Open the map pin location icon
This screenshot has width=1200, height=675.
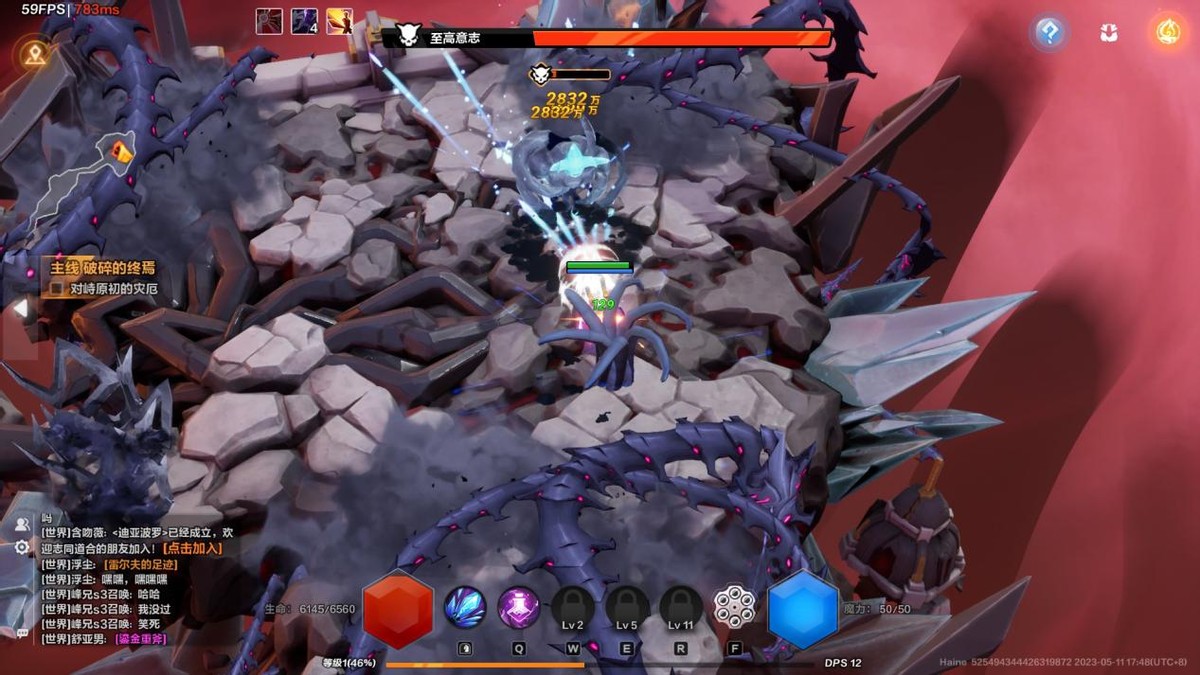coord(35,54)
